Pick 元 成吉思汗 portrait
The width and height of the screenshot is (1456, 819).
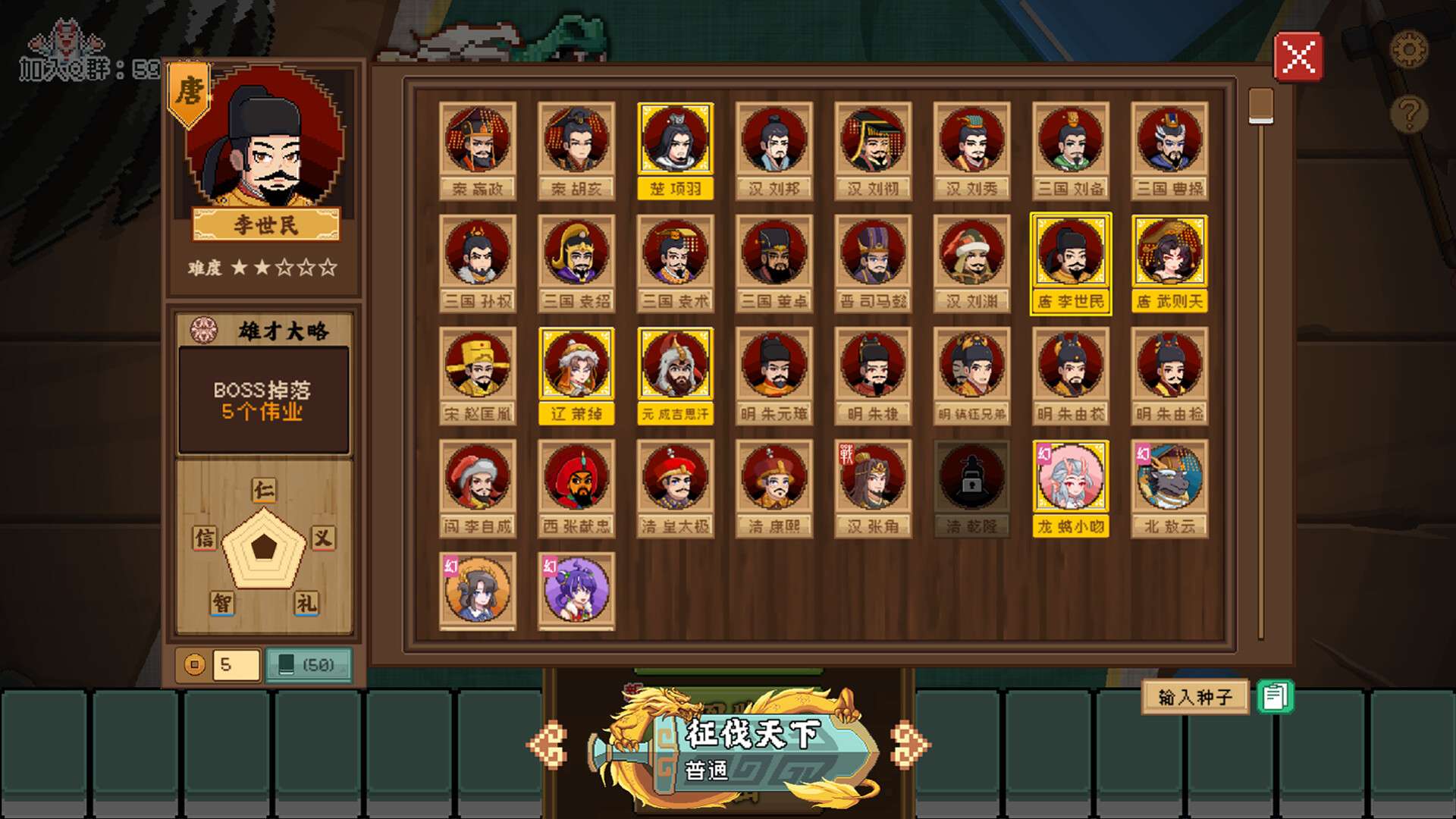[675, 375]
